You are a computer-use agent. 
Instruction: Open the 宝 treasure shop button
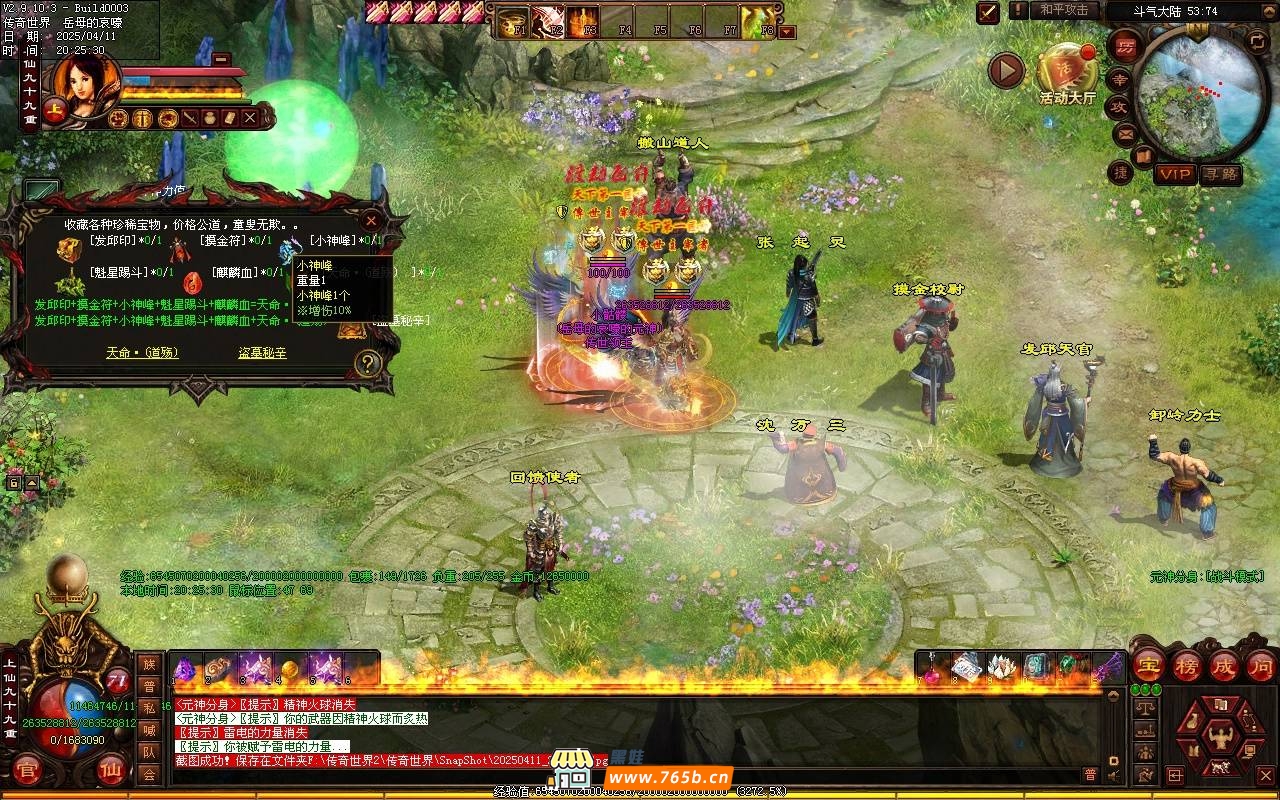click(x=1148, y=665)
